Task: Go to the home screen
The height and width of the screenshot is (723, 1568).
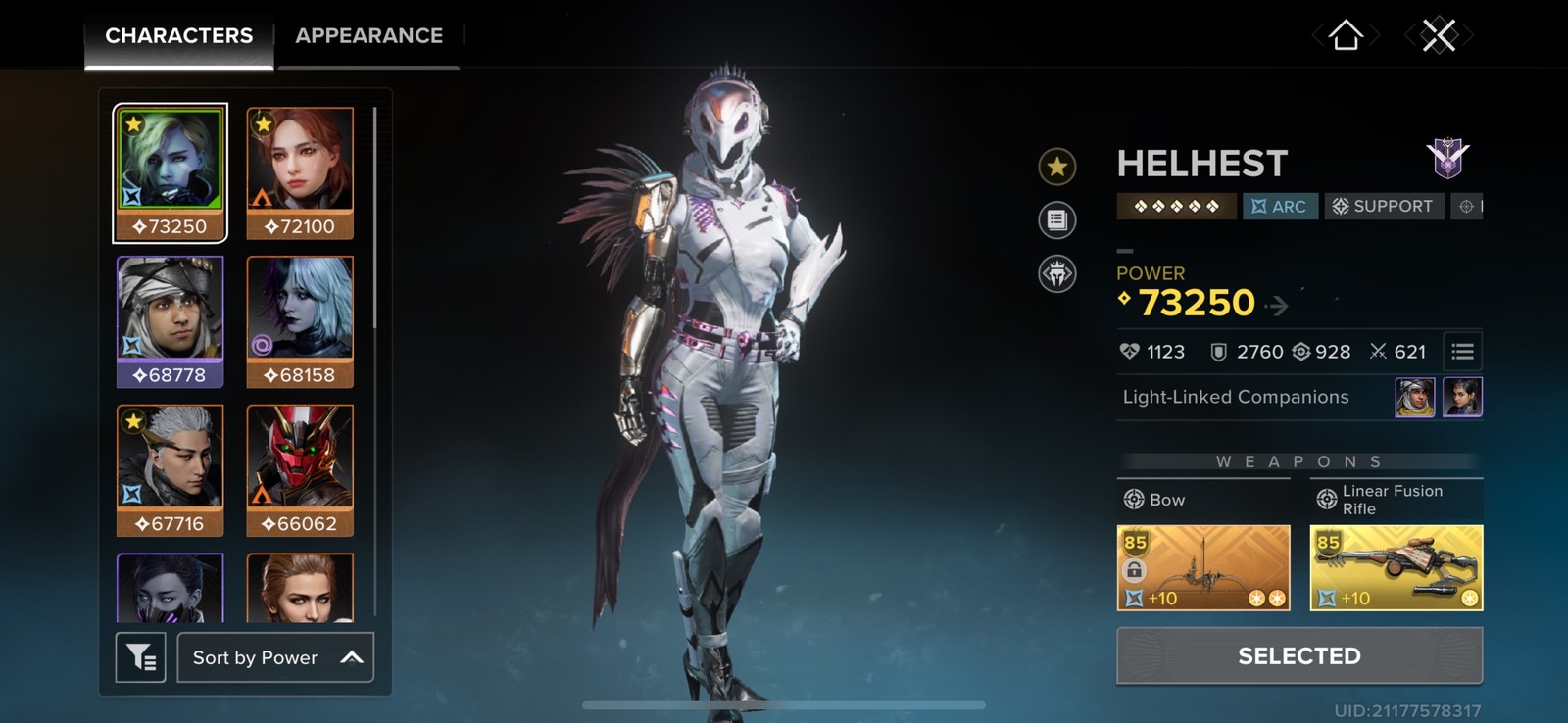Action: click(1346, 36)
